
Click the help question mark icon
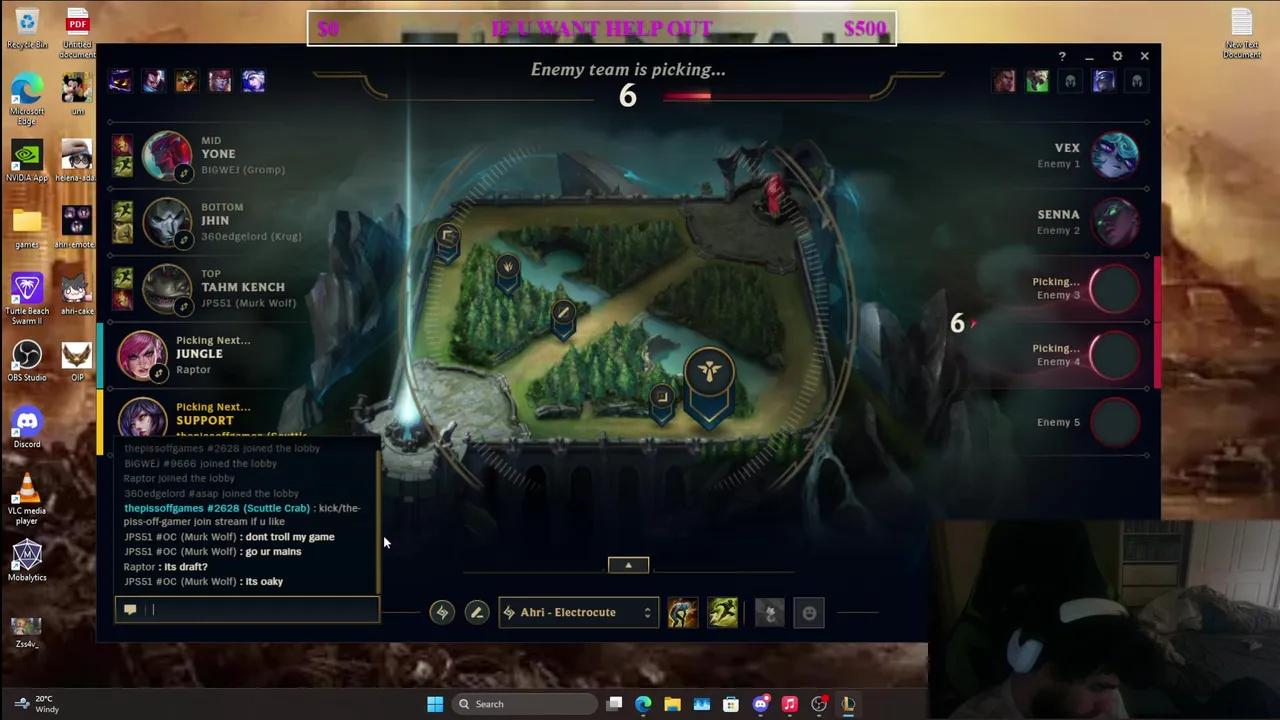tap(1062, 56)
